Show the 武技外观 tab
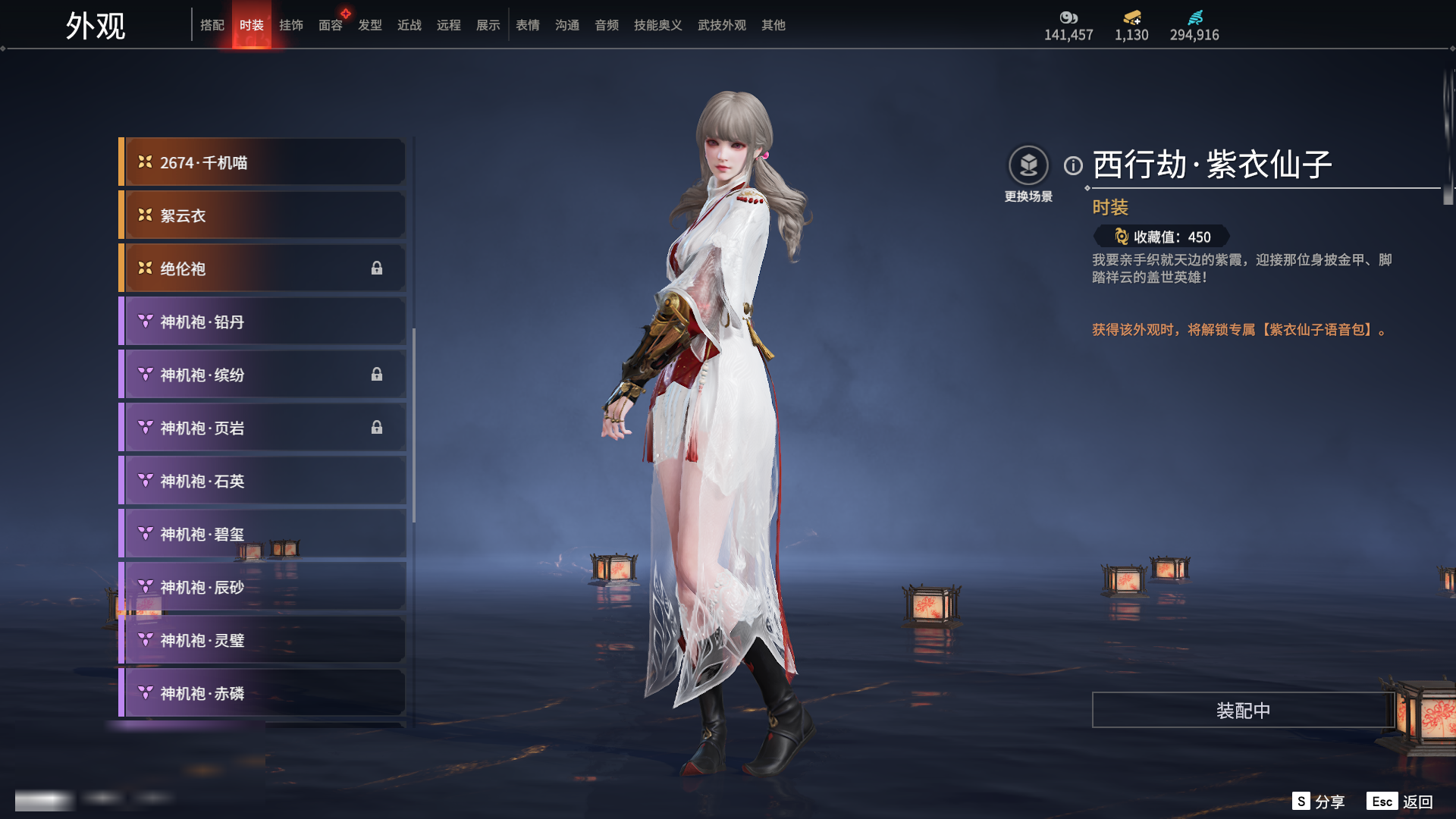This screenshot has height=819, width=1456. click(721, 25)
